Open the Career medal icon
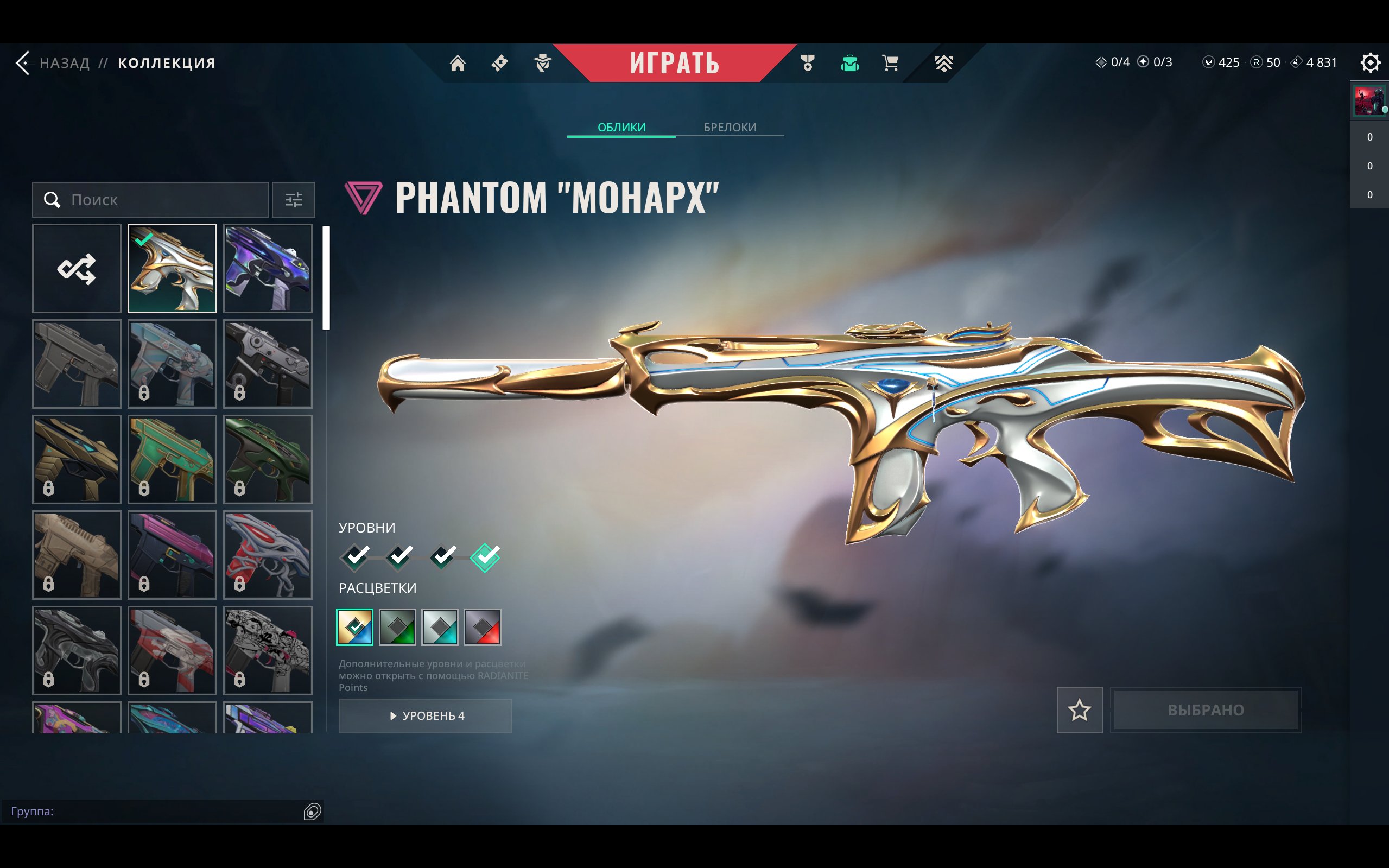This screenshot has height=868, width=1389. 808,63
